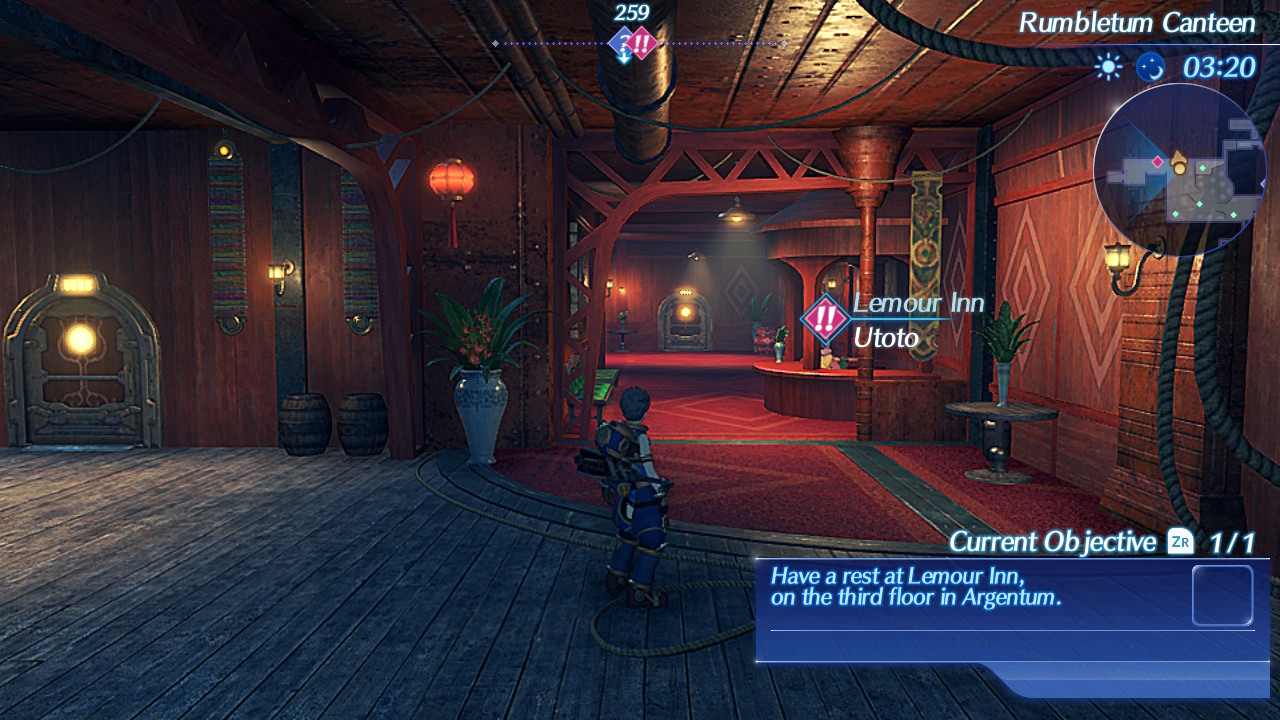Click the blue moon time icon
Screen dimensions: 1280x720
point(1150,67)
